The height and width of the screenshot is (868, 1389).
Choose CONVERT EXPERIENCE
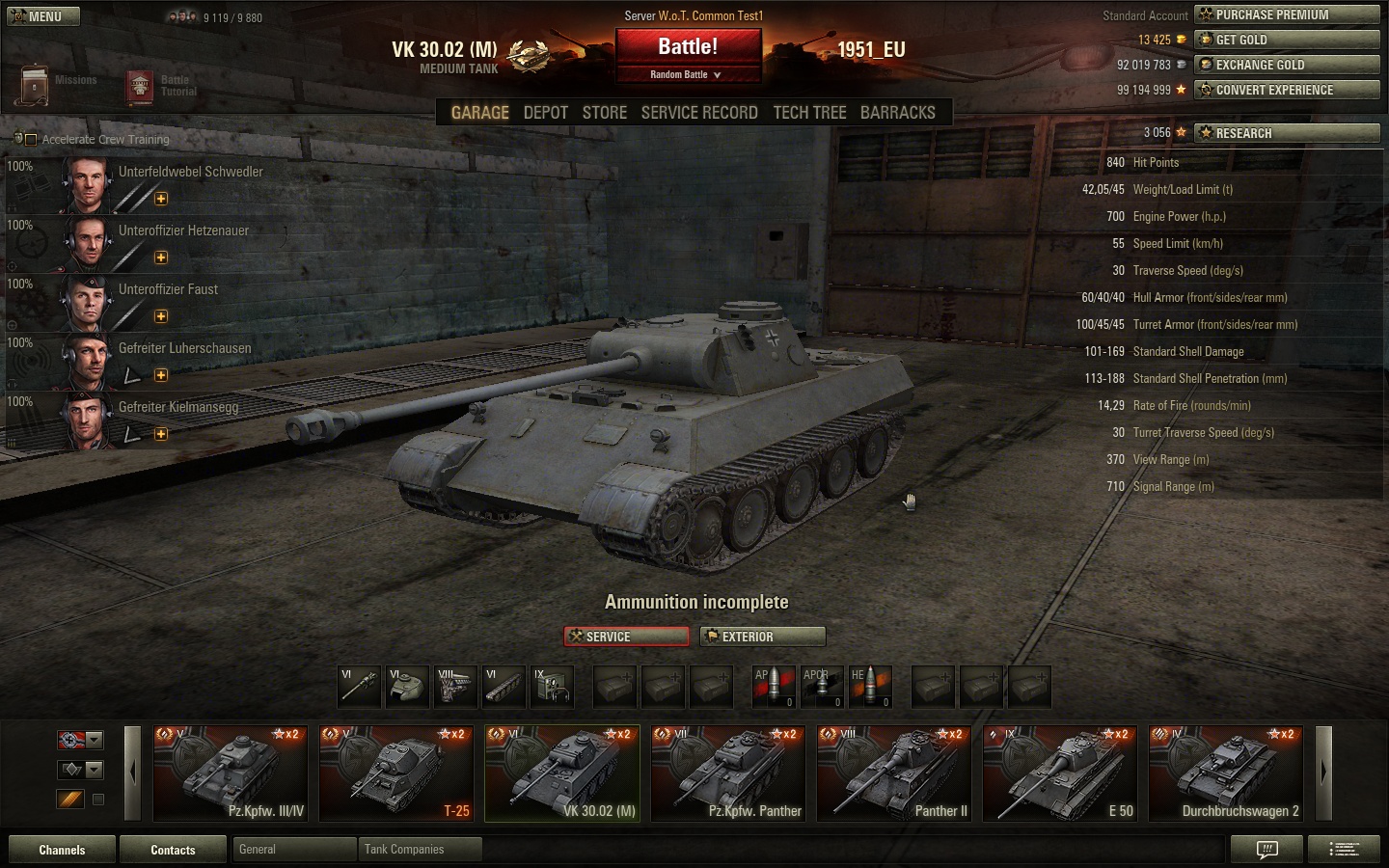coord(1287,90)
